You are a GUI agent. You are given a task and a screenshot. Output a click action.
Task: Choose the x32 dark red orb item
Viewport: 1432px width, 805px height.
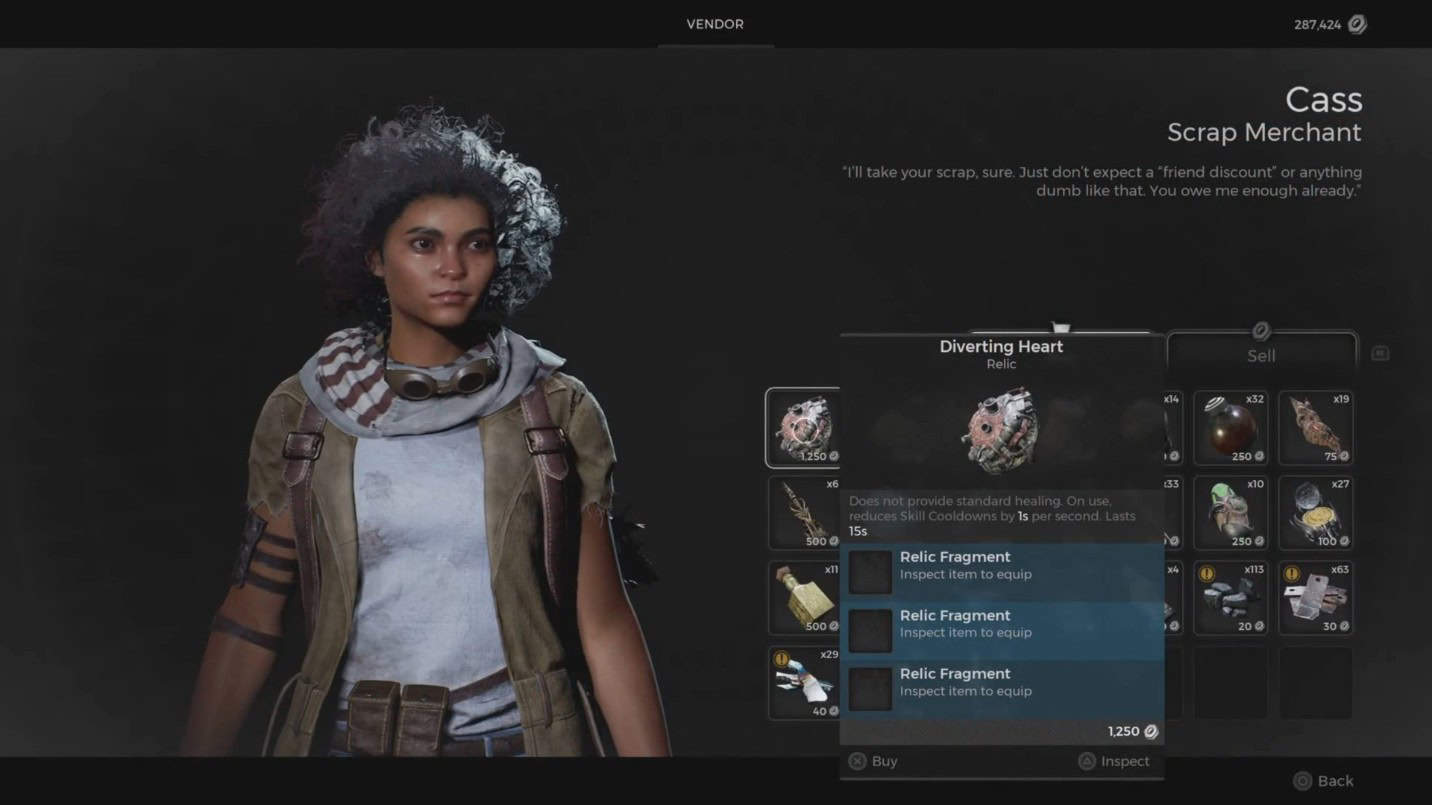click(1230, 428)
